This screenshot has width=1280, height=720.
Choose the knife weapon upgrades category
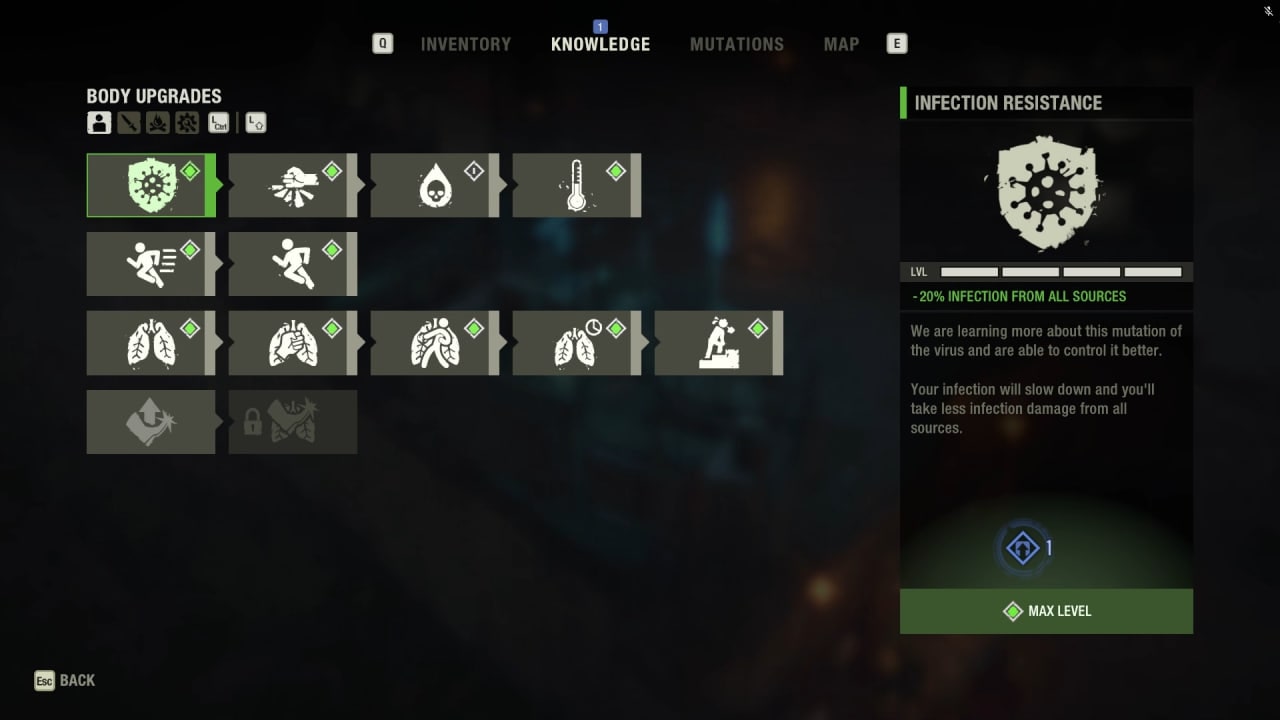pos(128,123)
